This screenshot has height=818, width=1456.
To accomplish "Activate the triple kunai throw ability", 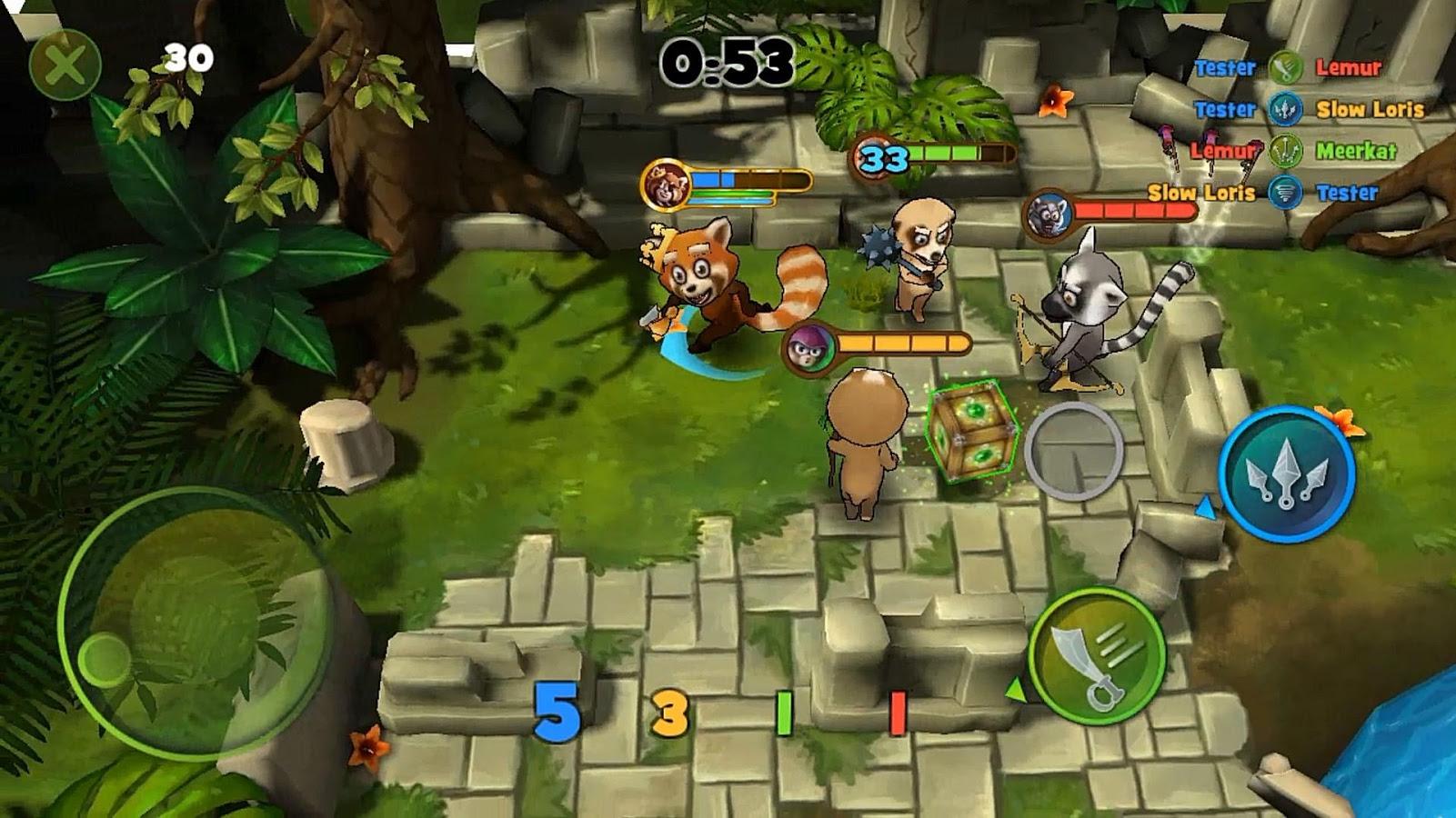I will point(1286,474).
